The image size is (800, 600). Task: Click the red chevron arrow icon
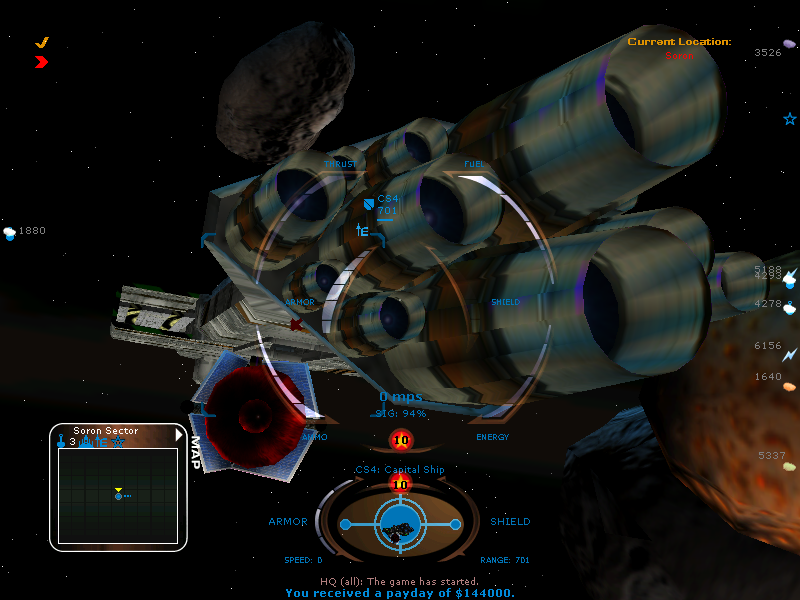click(x=41, y=62)
